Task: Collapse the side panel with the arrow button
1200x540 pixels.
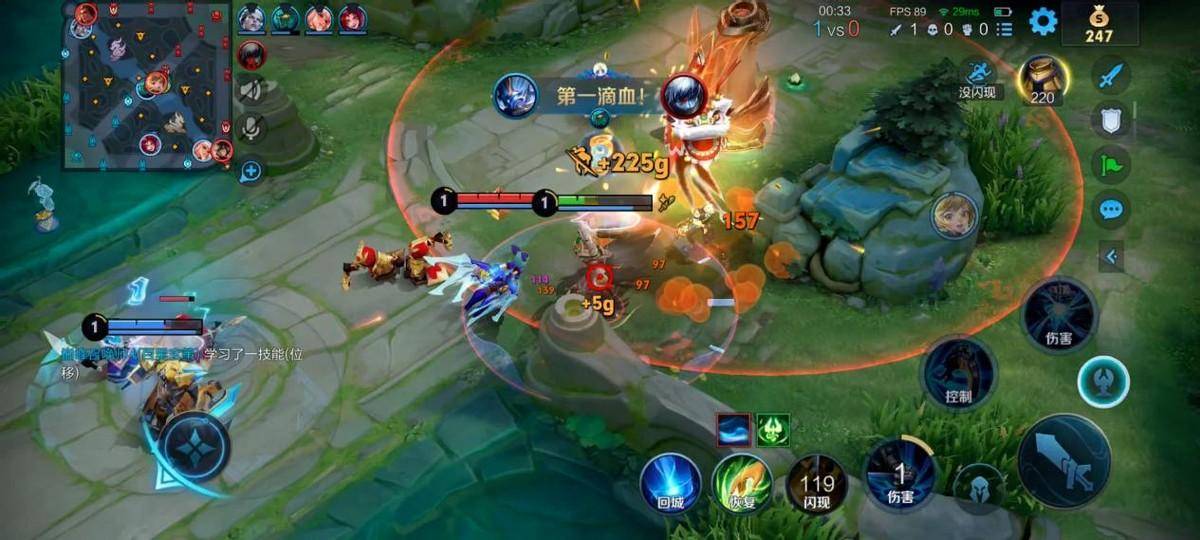Action: 1111,257
